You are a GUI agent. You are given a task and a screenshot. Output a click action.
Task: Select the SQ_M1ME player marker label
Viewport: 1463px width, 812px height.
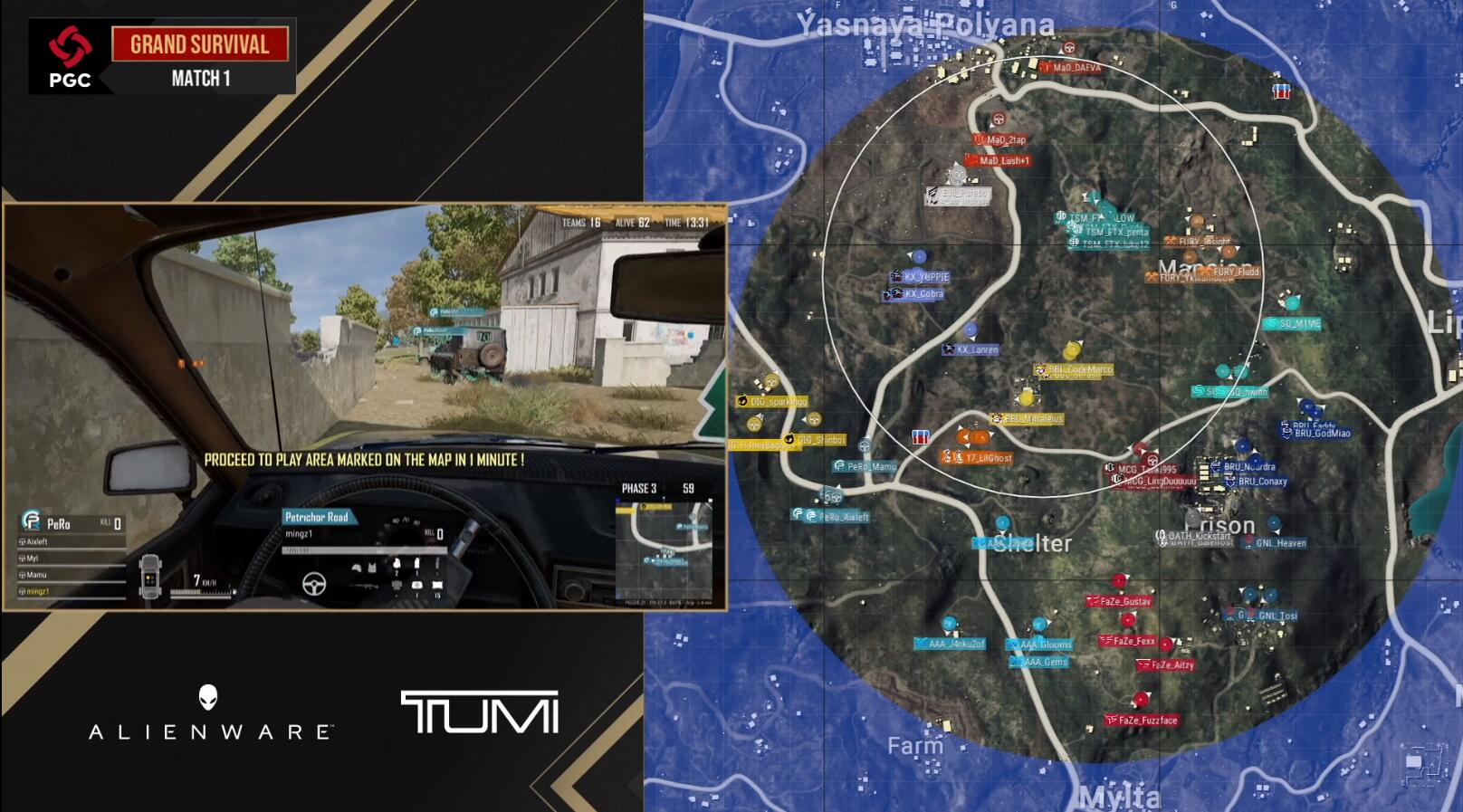pos(1298,323)
